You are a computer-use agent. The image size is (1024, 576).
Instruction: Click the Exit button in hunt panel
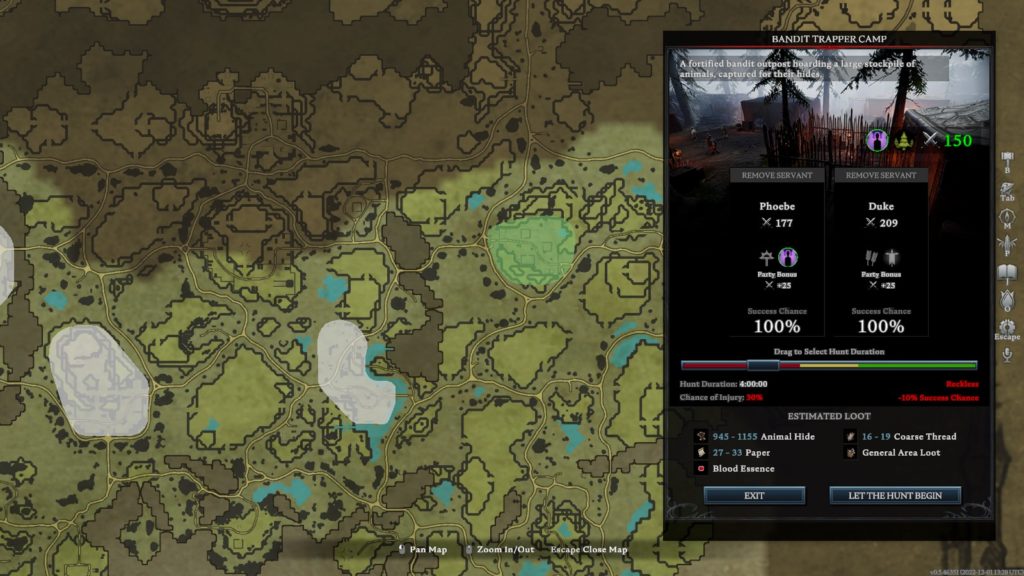click(754, 495)
